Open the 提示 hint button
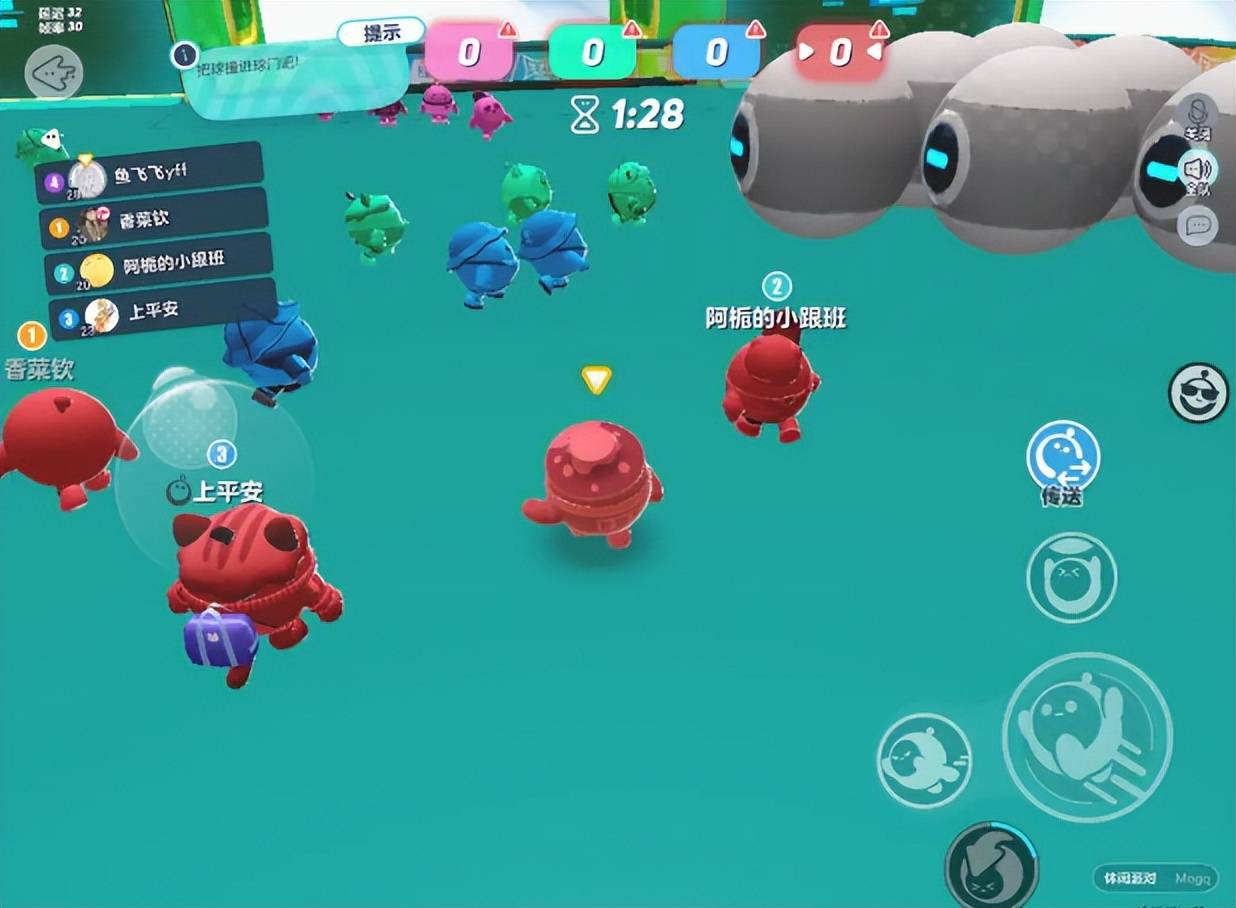Viewport: 1236px width, 908px height. pyautogui.click(x=381, y=34)
